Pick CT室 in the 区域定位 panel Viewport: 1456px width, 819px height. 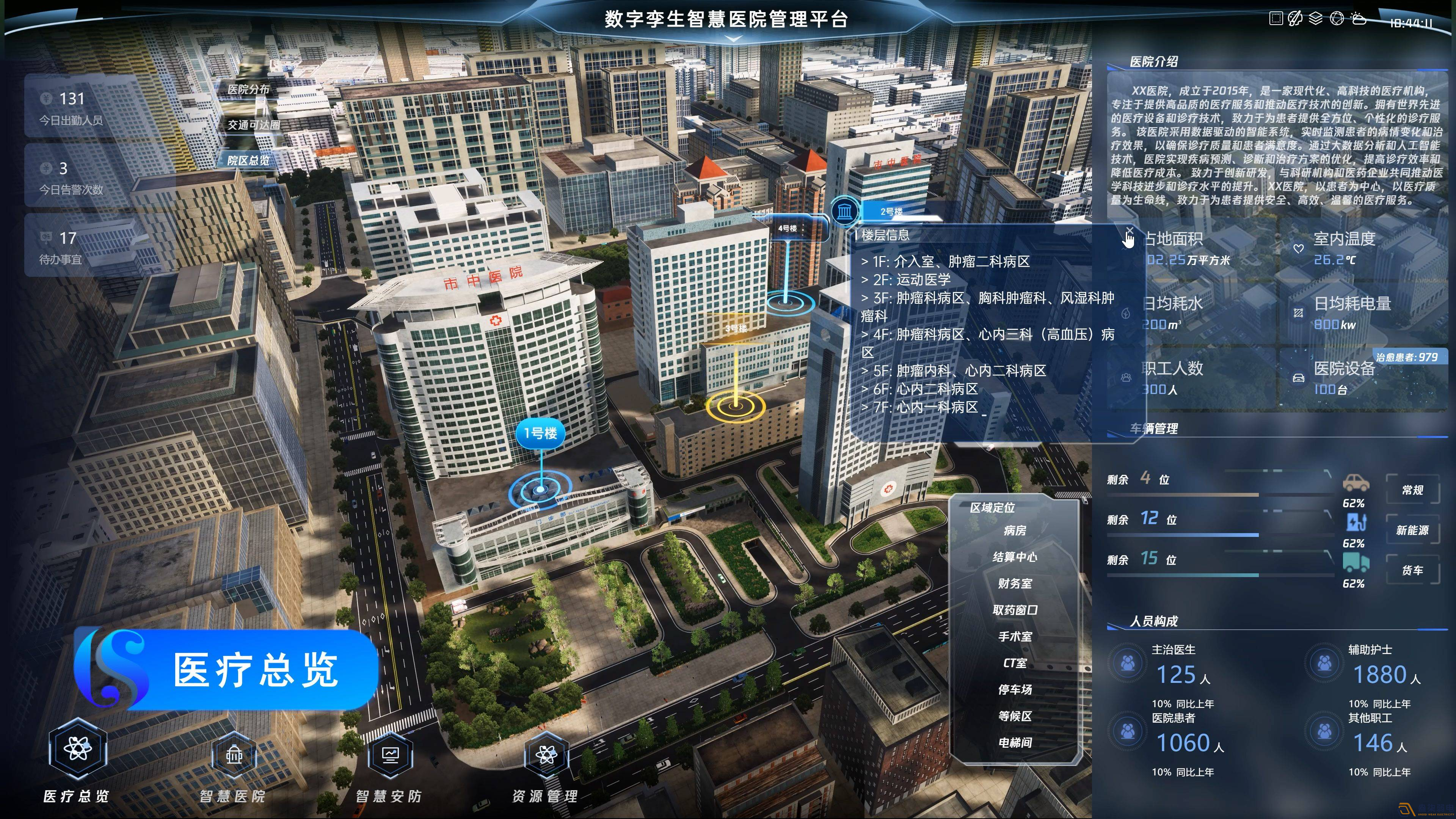click(x=1015, y=663)
